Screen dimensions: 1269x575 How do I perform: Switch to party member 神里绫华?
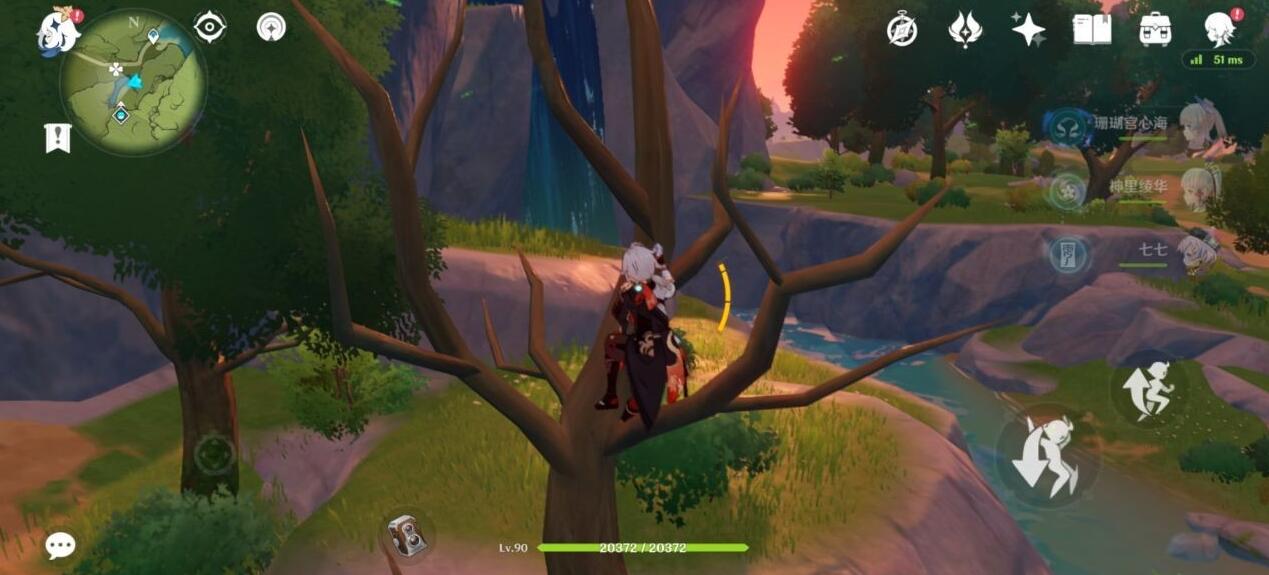click(x=1200, y=188)
